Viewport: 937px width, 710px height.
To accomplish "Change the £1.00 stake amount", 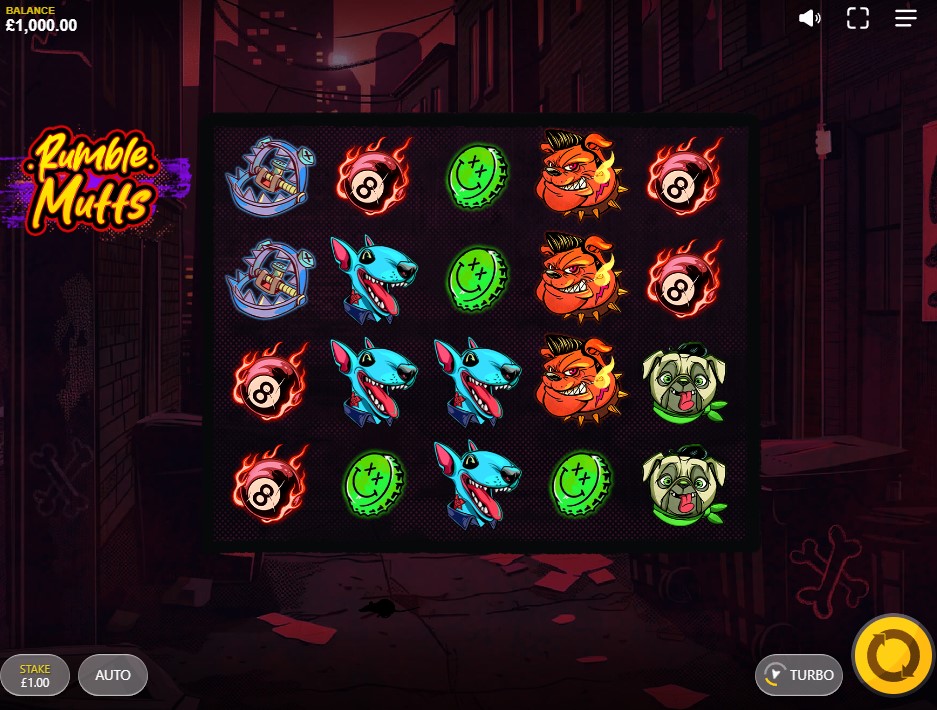I will click(35, 675).
